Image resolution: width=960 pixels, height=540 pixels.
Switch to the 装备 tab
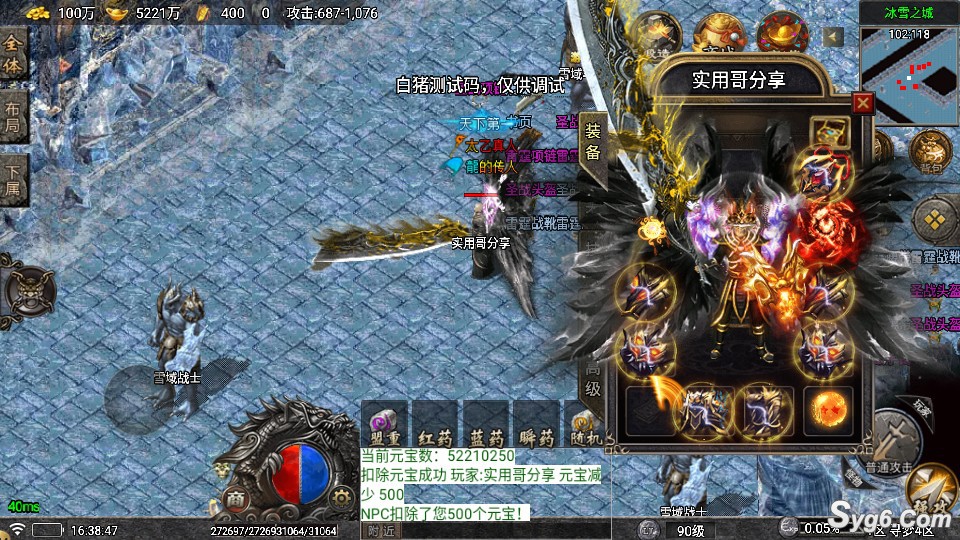593,141
